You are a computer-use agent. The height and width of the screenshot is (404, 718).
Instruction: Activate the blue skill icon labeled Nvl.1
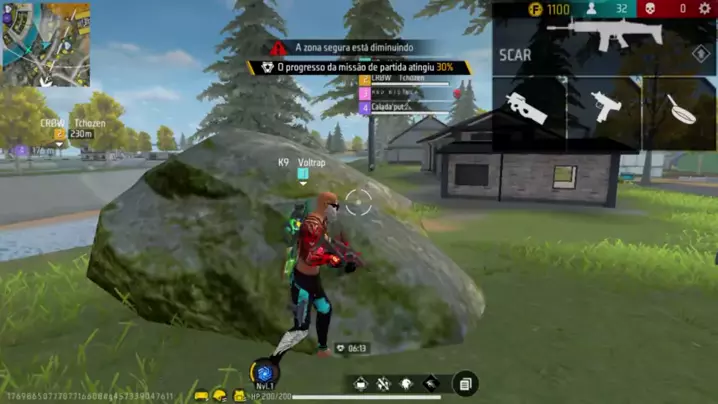[264, 373]
